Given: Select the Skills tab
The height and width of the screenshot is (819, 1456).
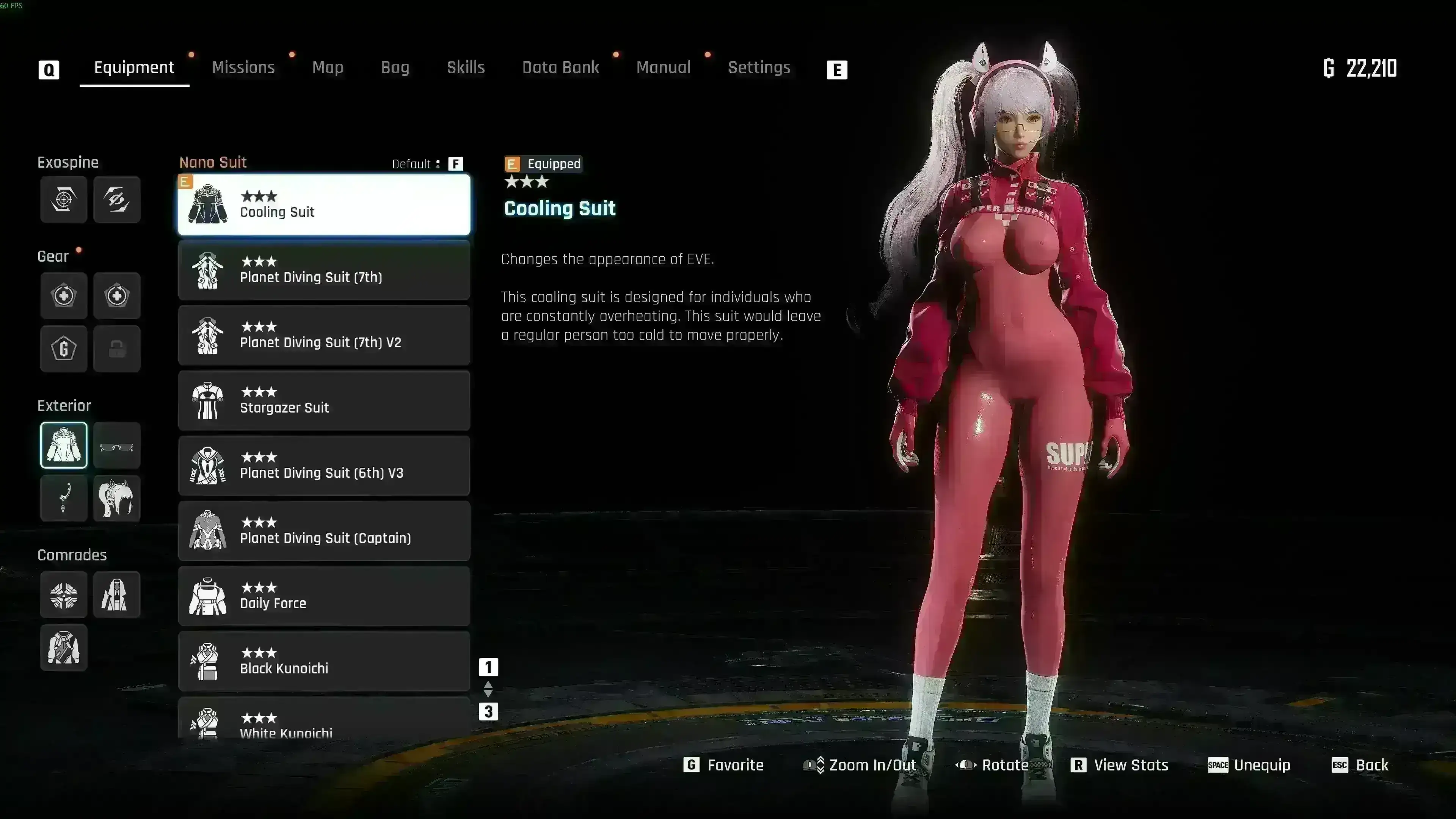Looking at the screenshot, I should (x=466, y=68).
